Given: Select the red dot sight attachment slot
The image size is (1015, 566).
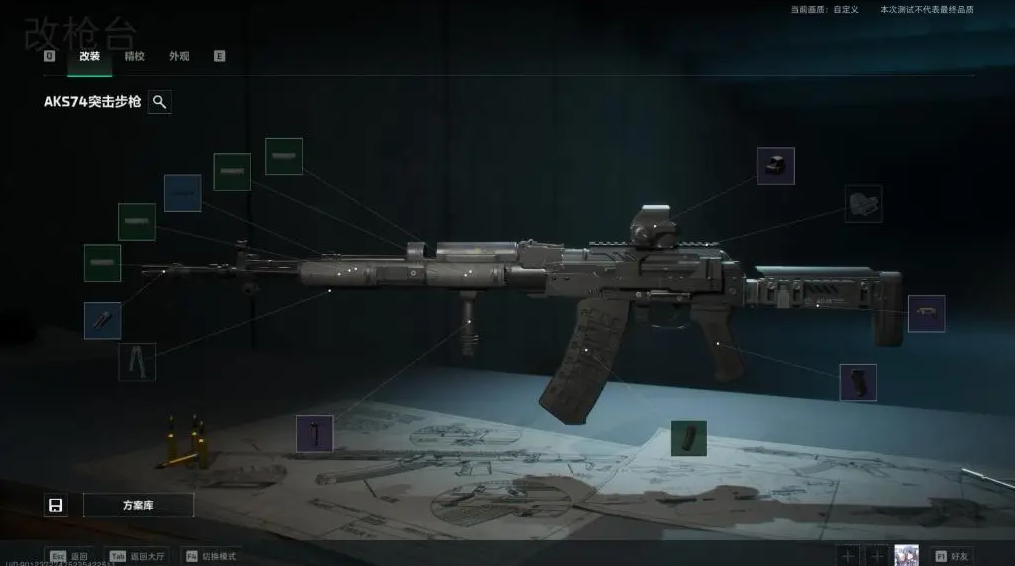Looking at the screenshot, I should tap(775, 166).
